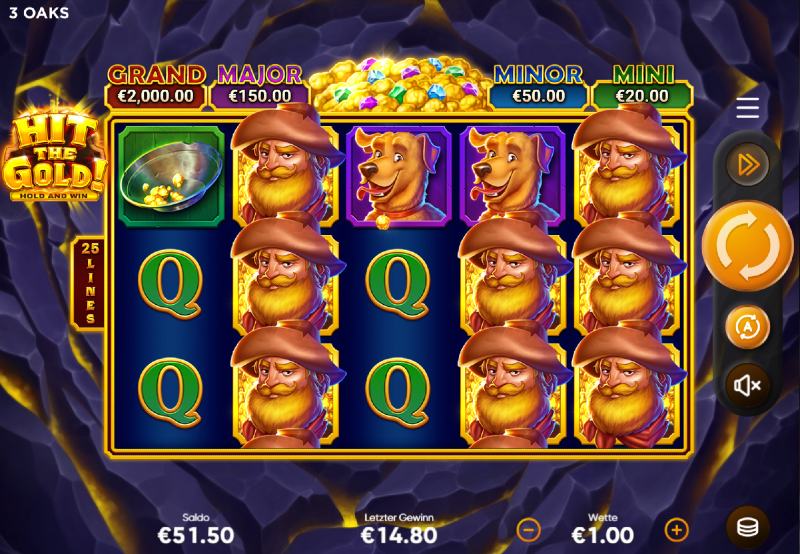Toggle the sound mute button
The image size is (800, 554).
(x=748, y=383)
